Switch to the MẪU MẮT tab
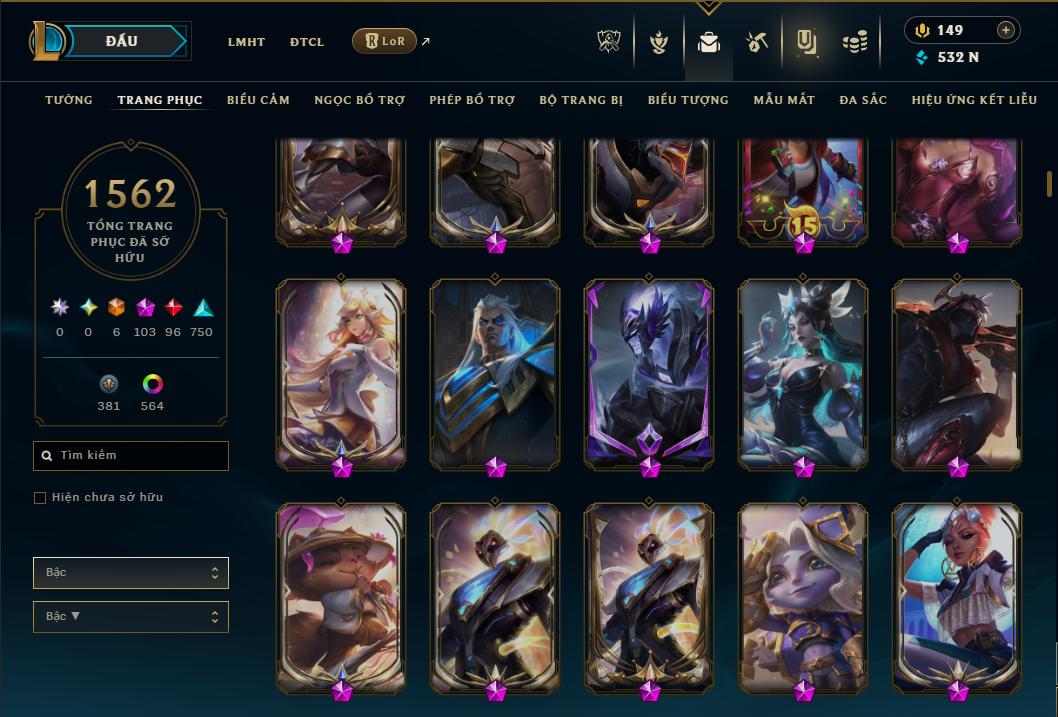 point(784,100)
